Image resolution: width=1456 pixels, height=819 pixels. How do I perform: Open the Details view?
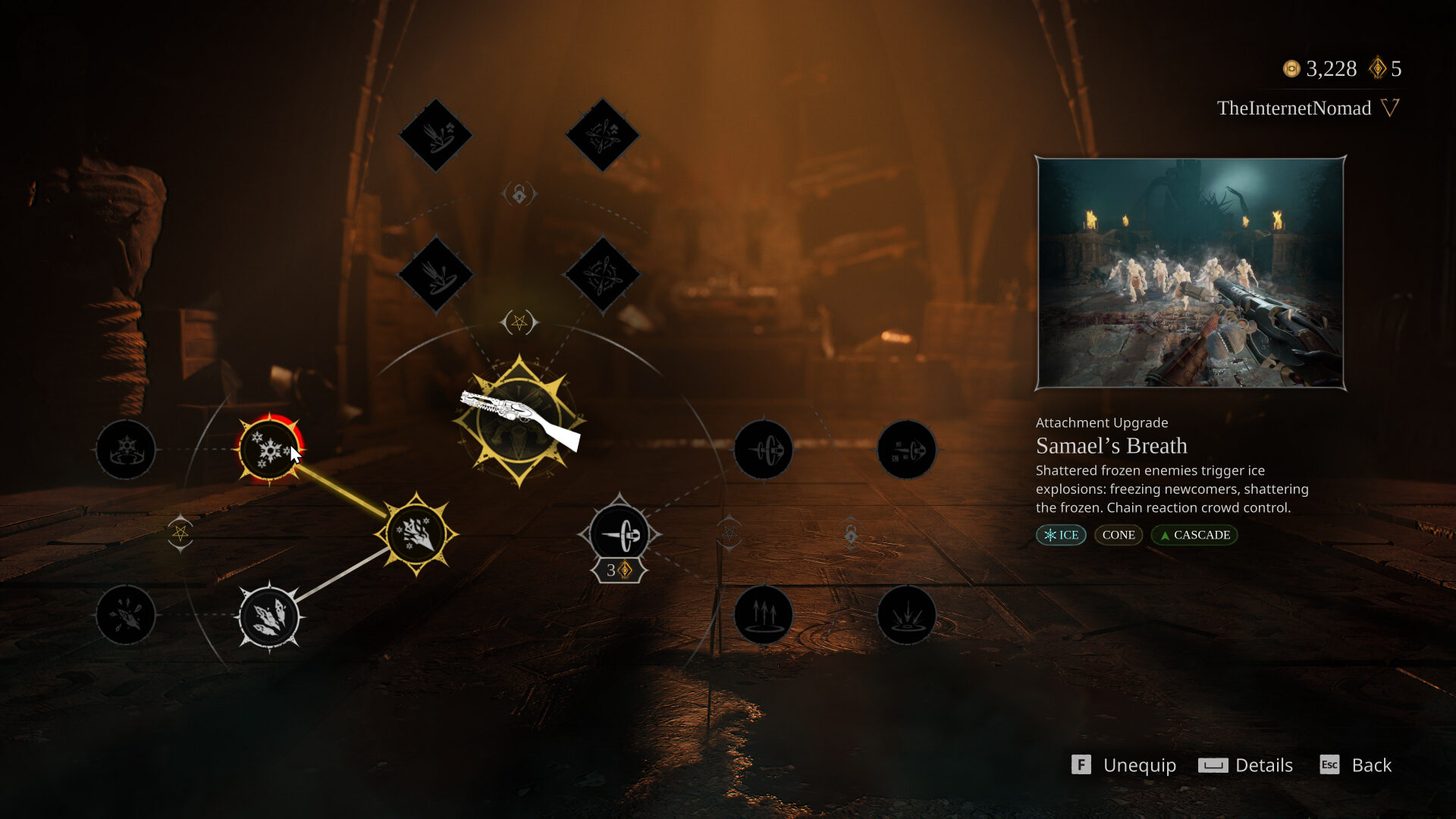pos(1246,765)
